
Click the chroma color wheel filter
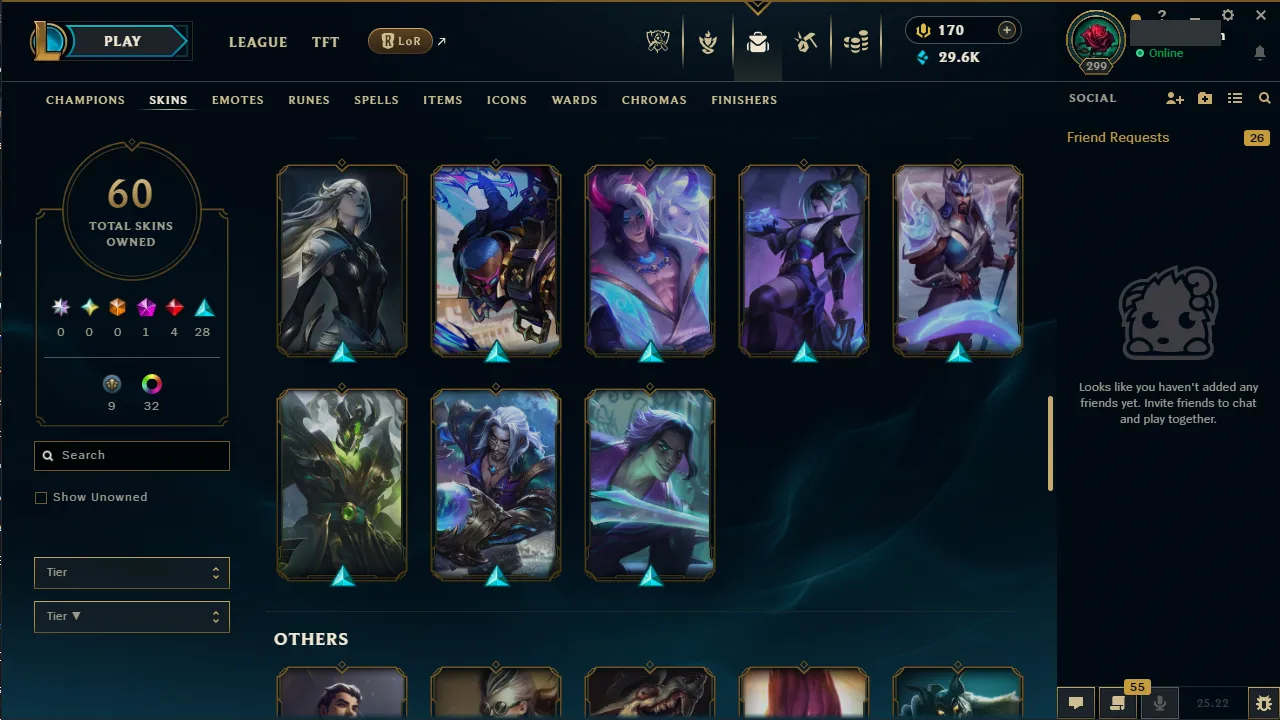click(151, 383)
